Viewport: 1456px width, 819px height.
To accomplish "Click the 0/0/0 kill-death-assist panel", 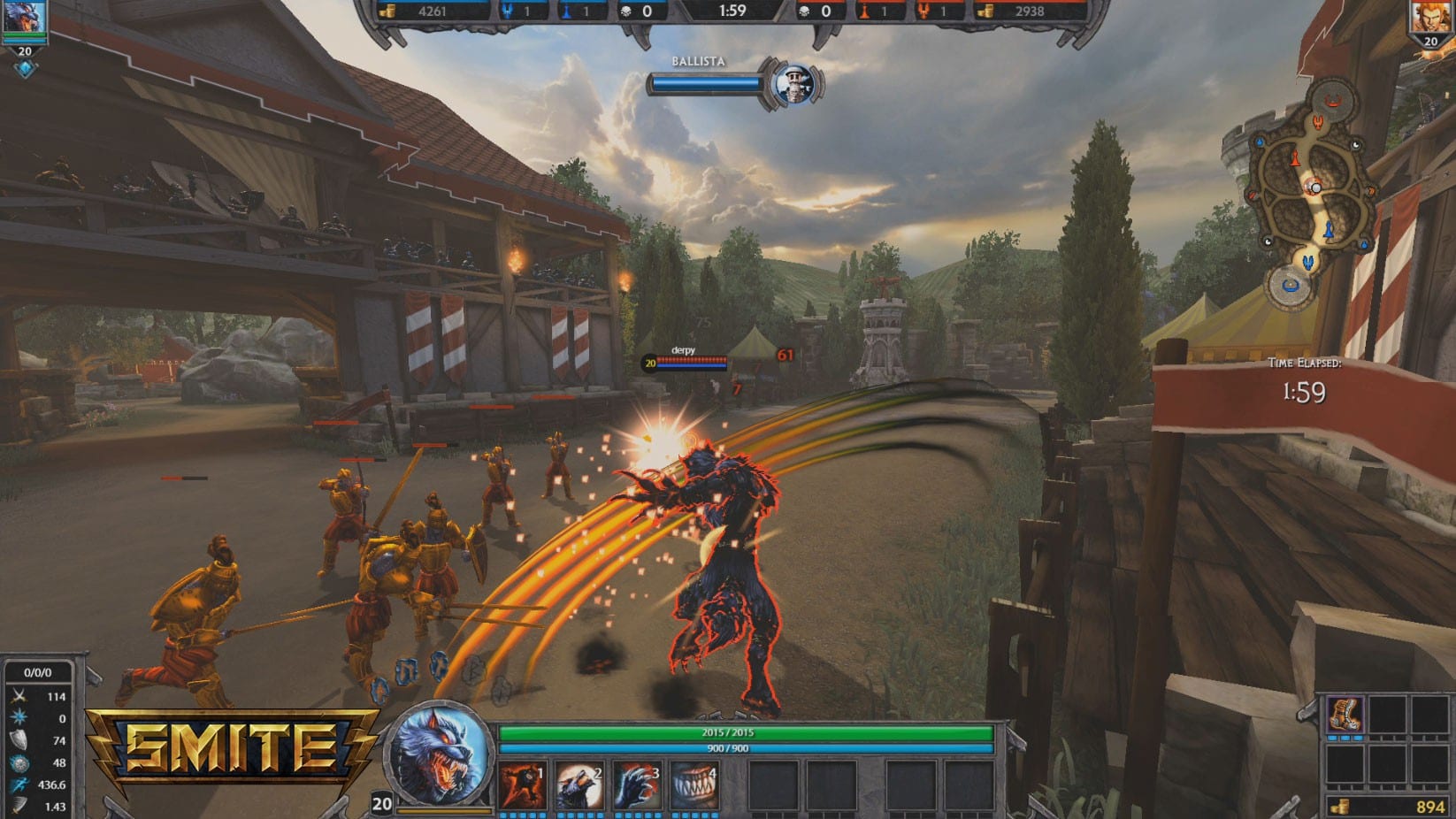I will (38, 672).
